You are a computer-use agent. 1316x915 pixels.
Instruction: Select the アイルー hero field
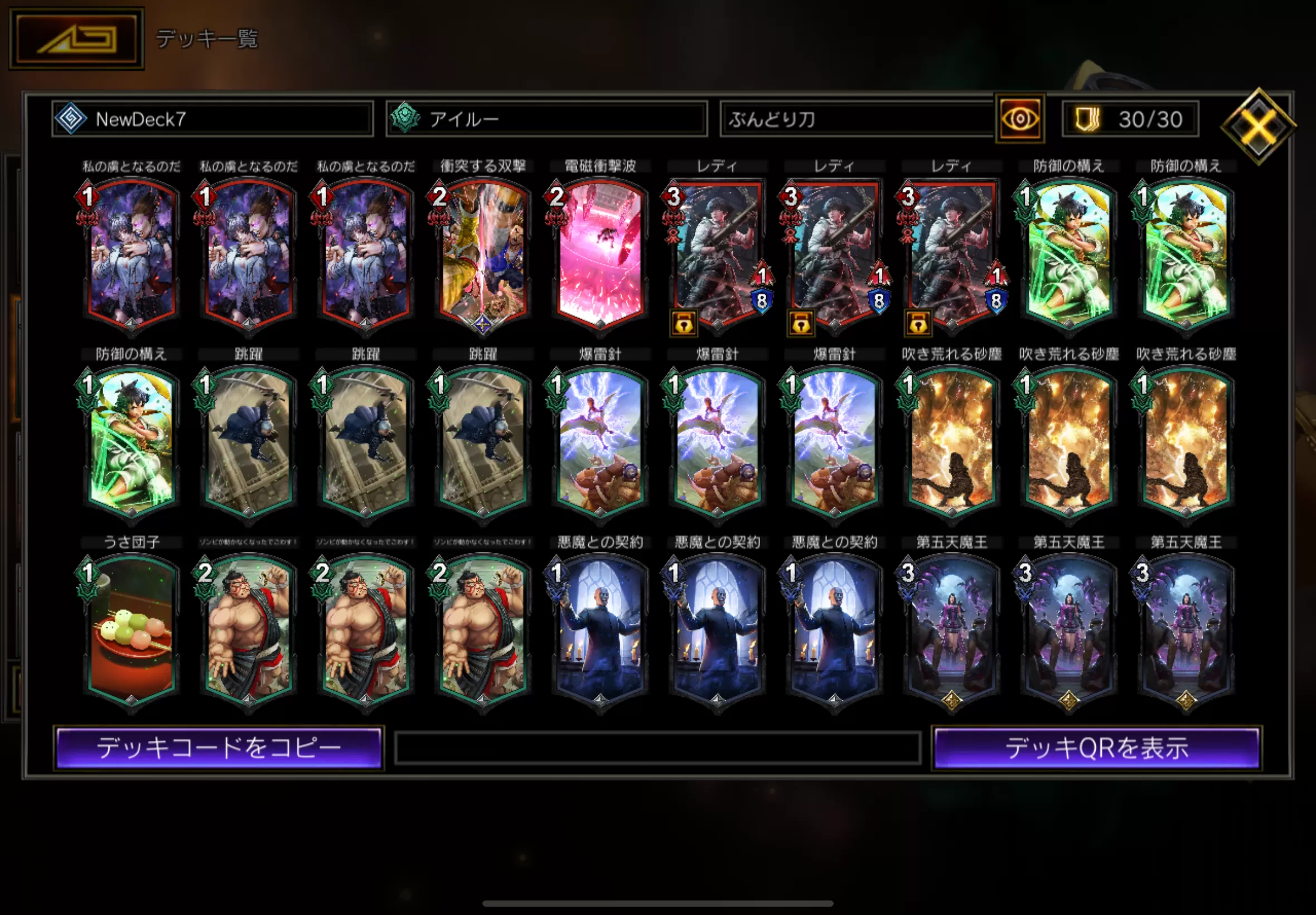pos(546,119)
